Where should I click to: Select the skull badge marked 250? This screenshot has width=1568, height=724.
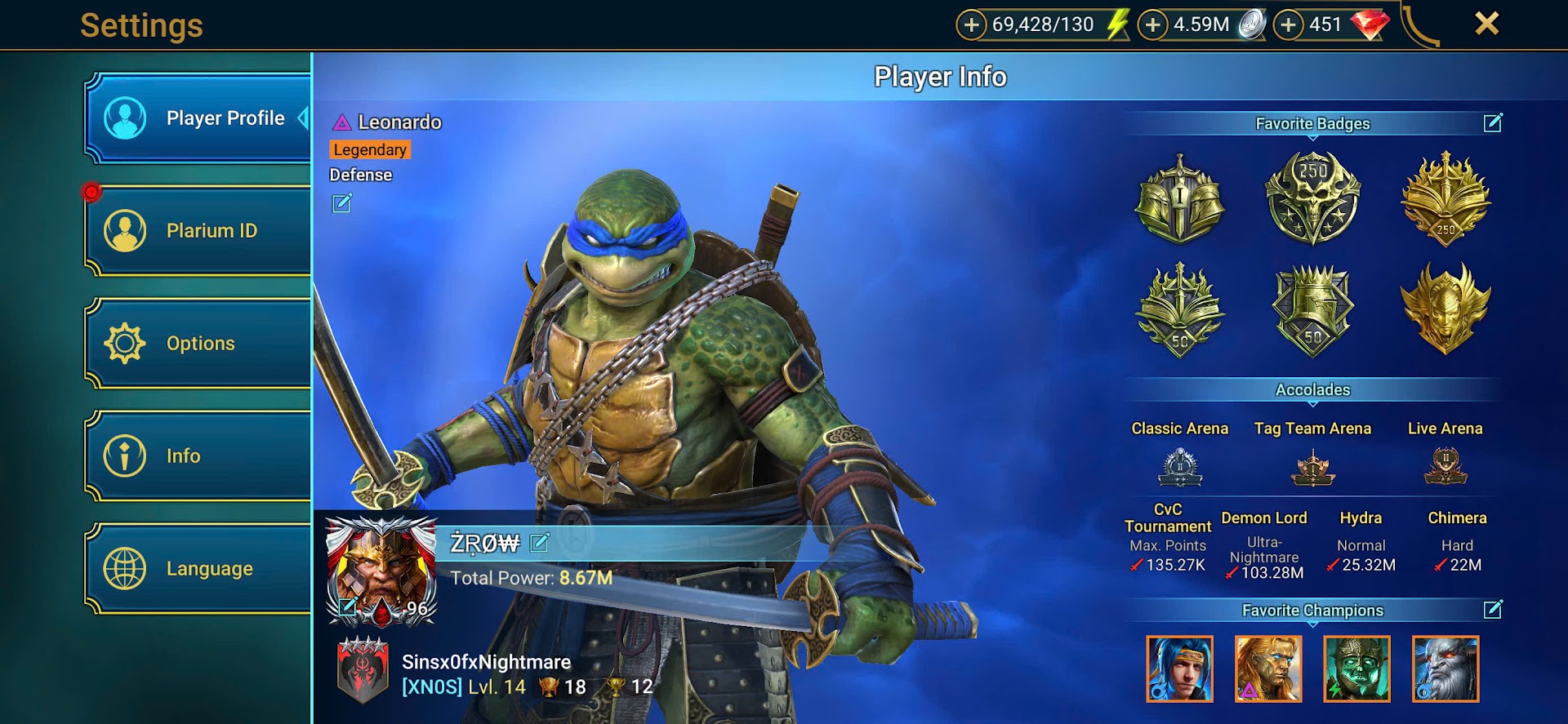tap(1312, 197)
